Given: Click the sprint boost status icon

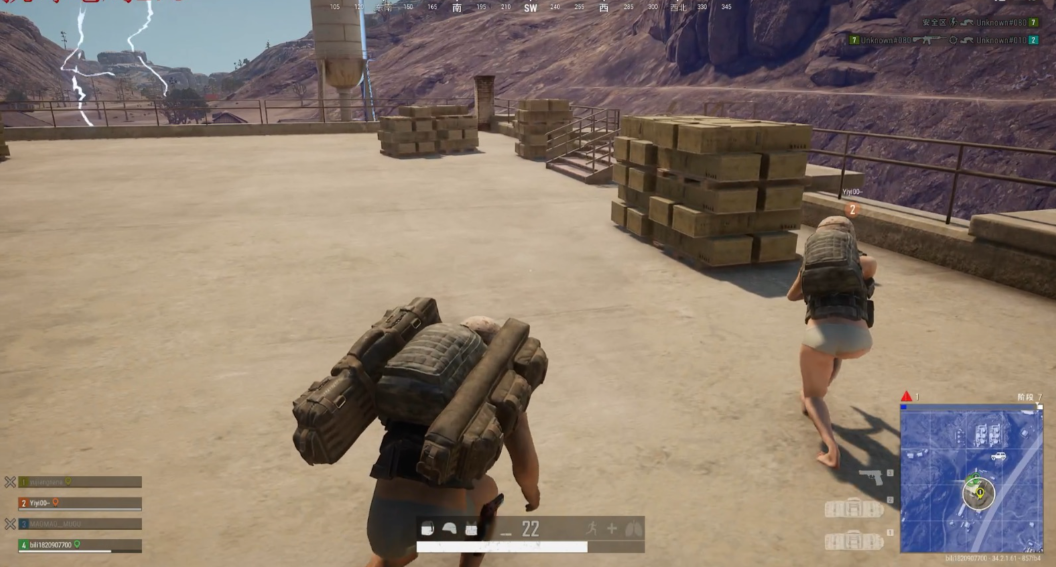Looking at the screenshot, I should click(x=593, y=529).
